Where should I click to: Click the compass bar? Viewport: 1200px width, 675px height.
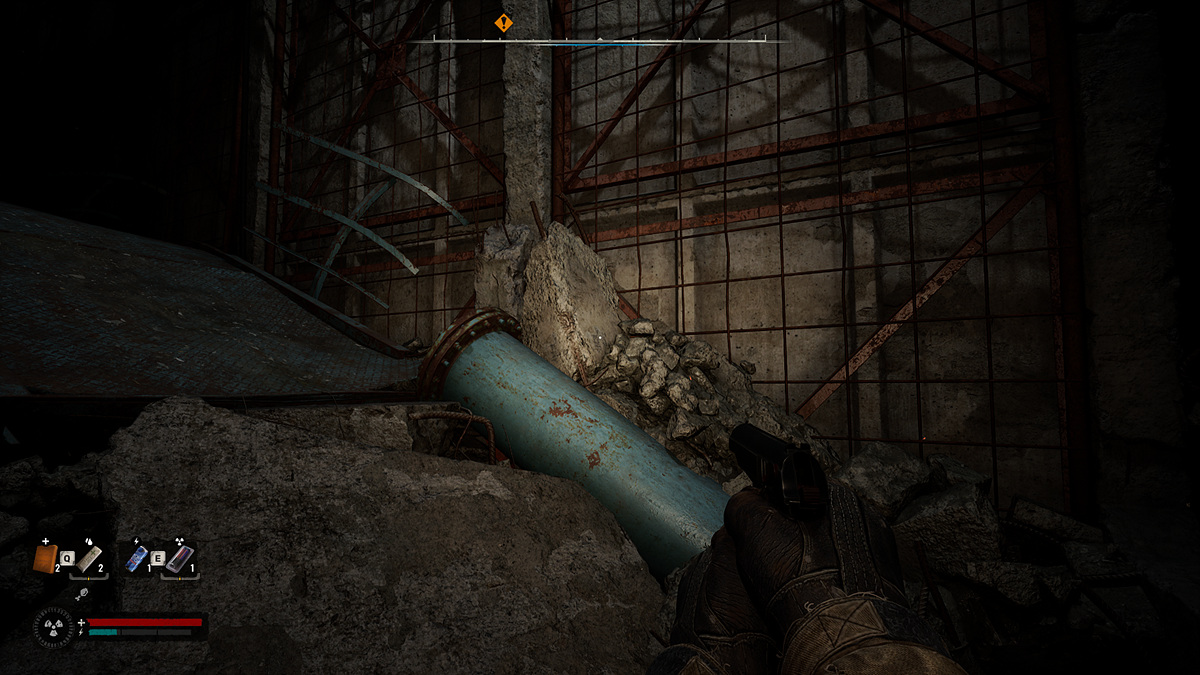coord(599,40)
